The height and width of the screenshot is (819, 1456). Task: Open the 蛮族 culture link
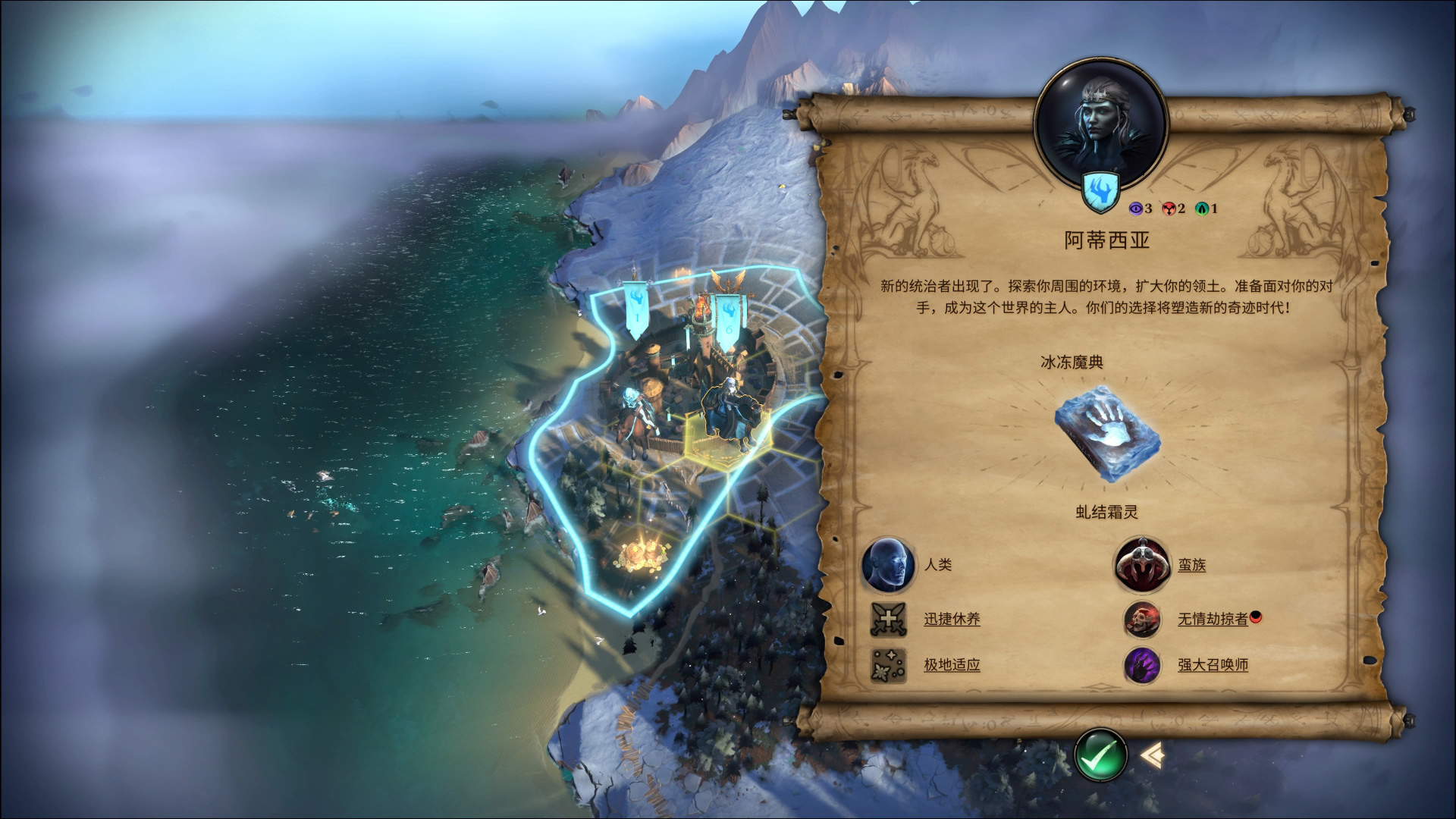point(1191,565)
